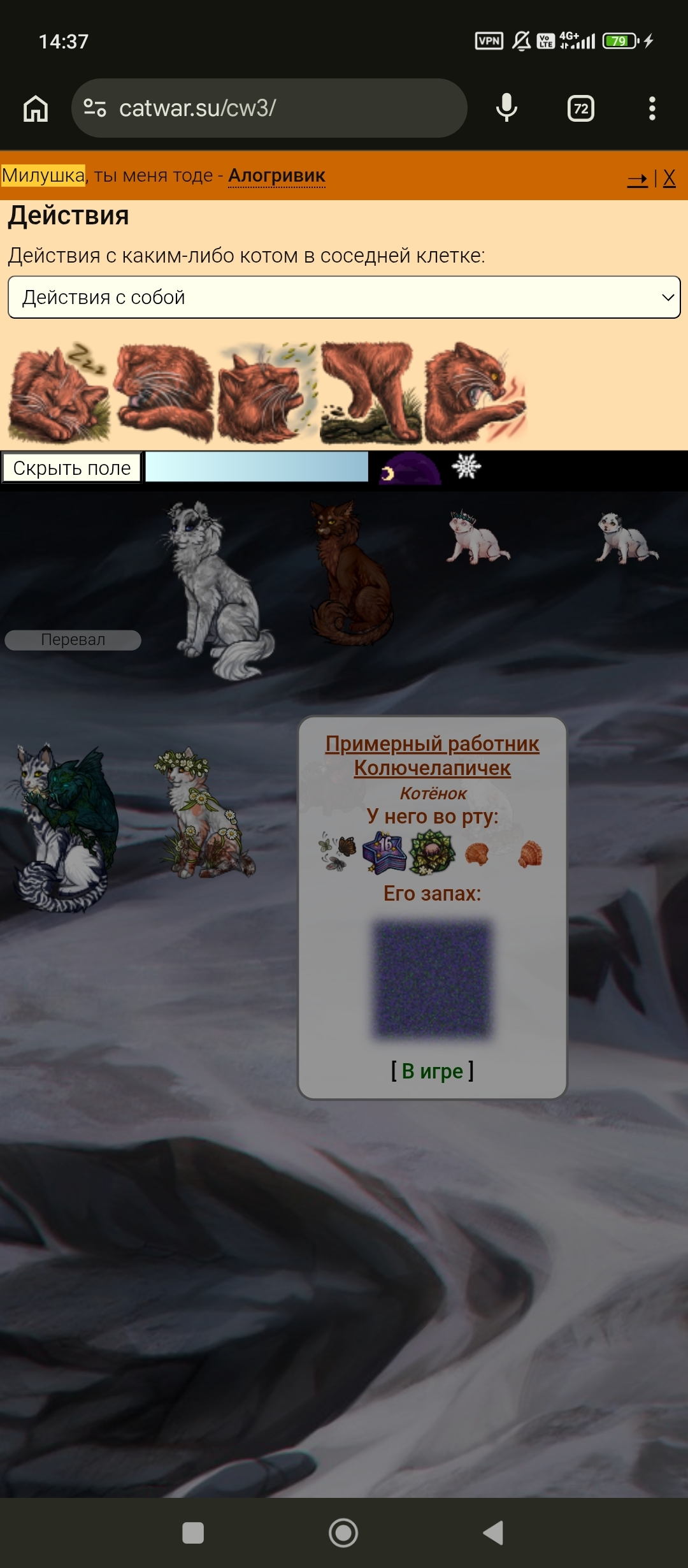Open the browser tab switcher showing 72
Screen dimensions: 688x1568
click(580, 108)
